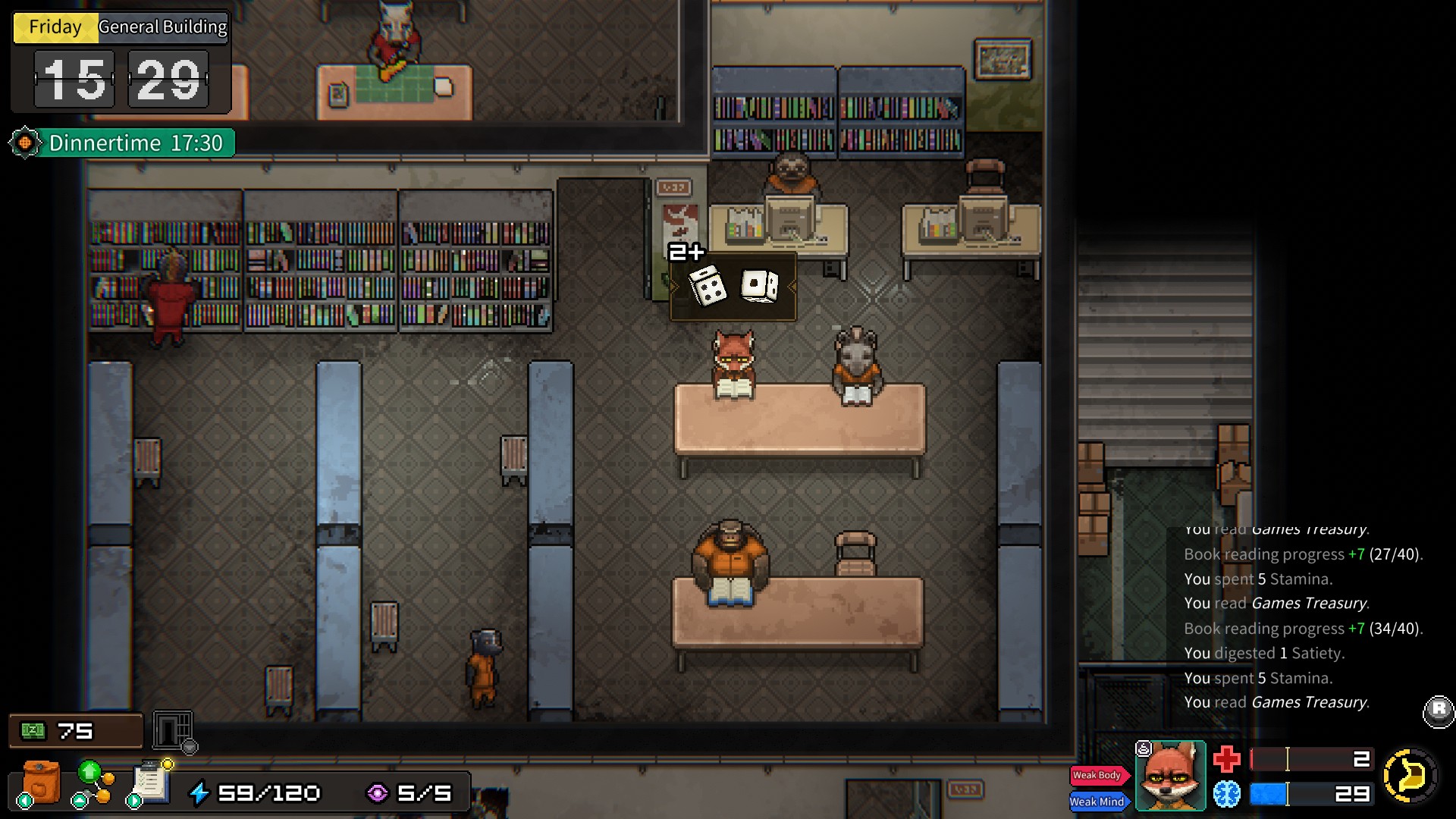The image size is (1456, 819).
Task: Open the scrolling event log text
Action: (1303, 616)
